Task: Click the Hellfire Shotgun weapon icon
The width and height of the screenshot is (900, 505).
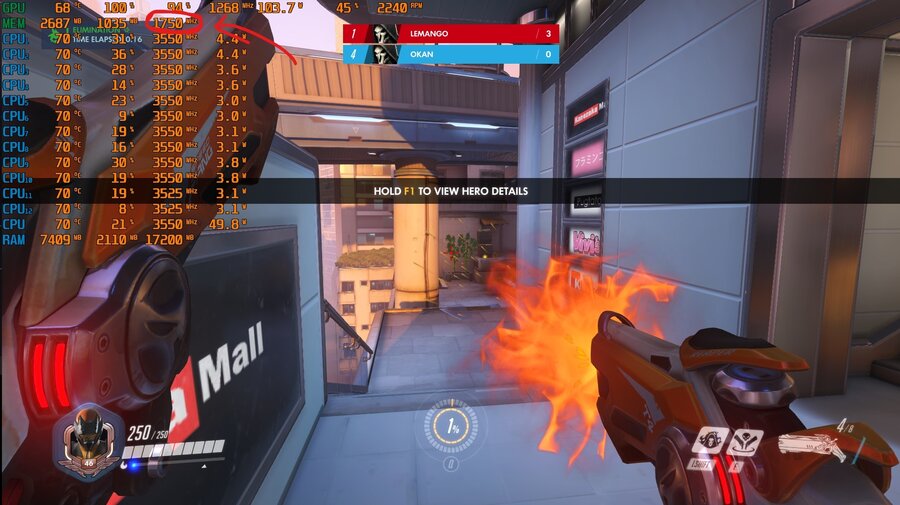Action: pyautogui.click(x=814, y=444)
